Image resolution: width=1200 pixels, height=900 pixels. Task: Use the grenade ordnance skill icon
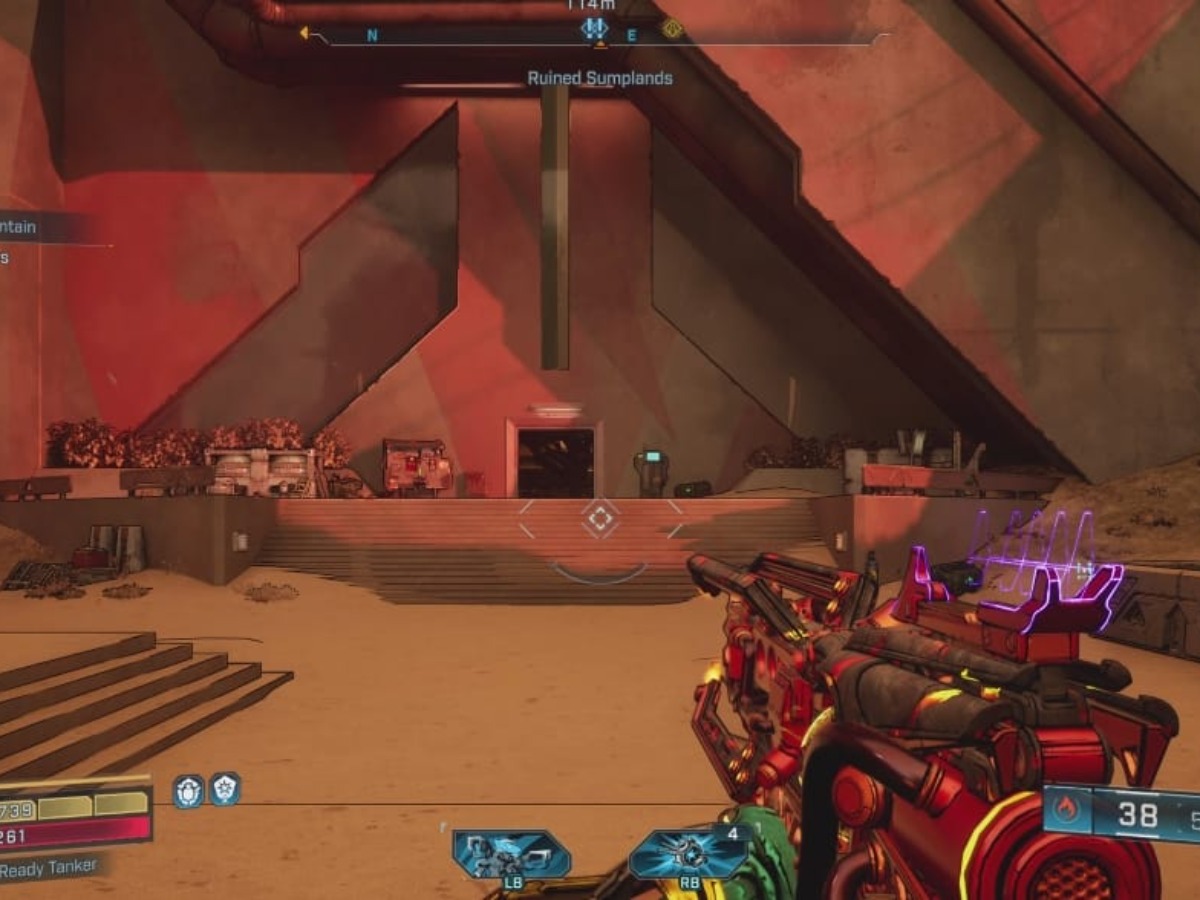pyautogui.click(x=687, y=854)
